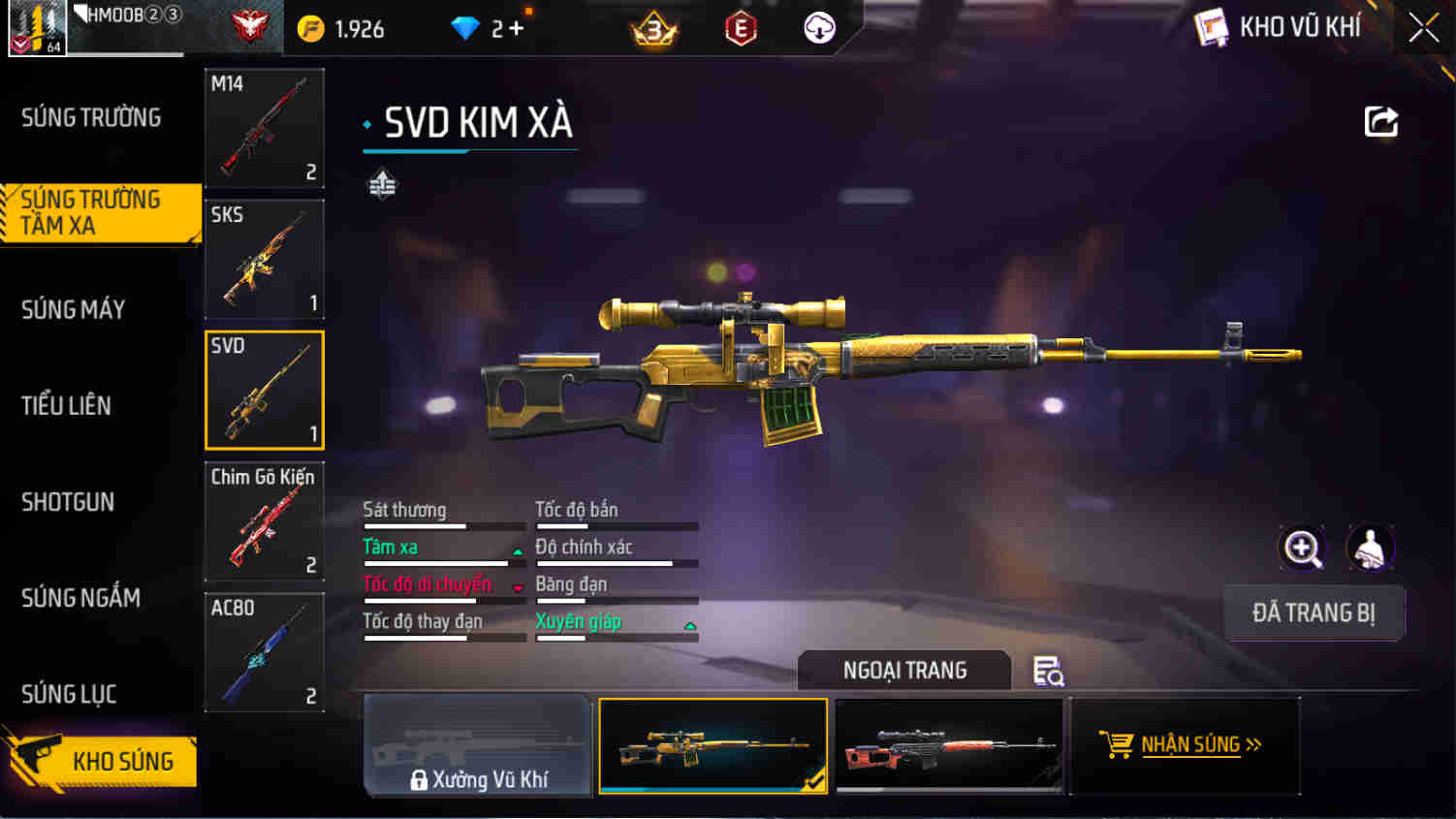Image resolution: width=1456 pixels, height=819 pixels.
Task: Select the SÚNG MÁY category
Action: click(x=73, y=308)
